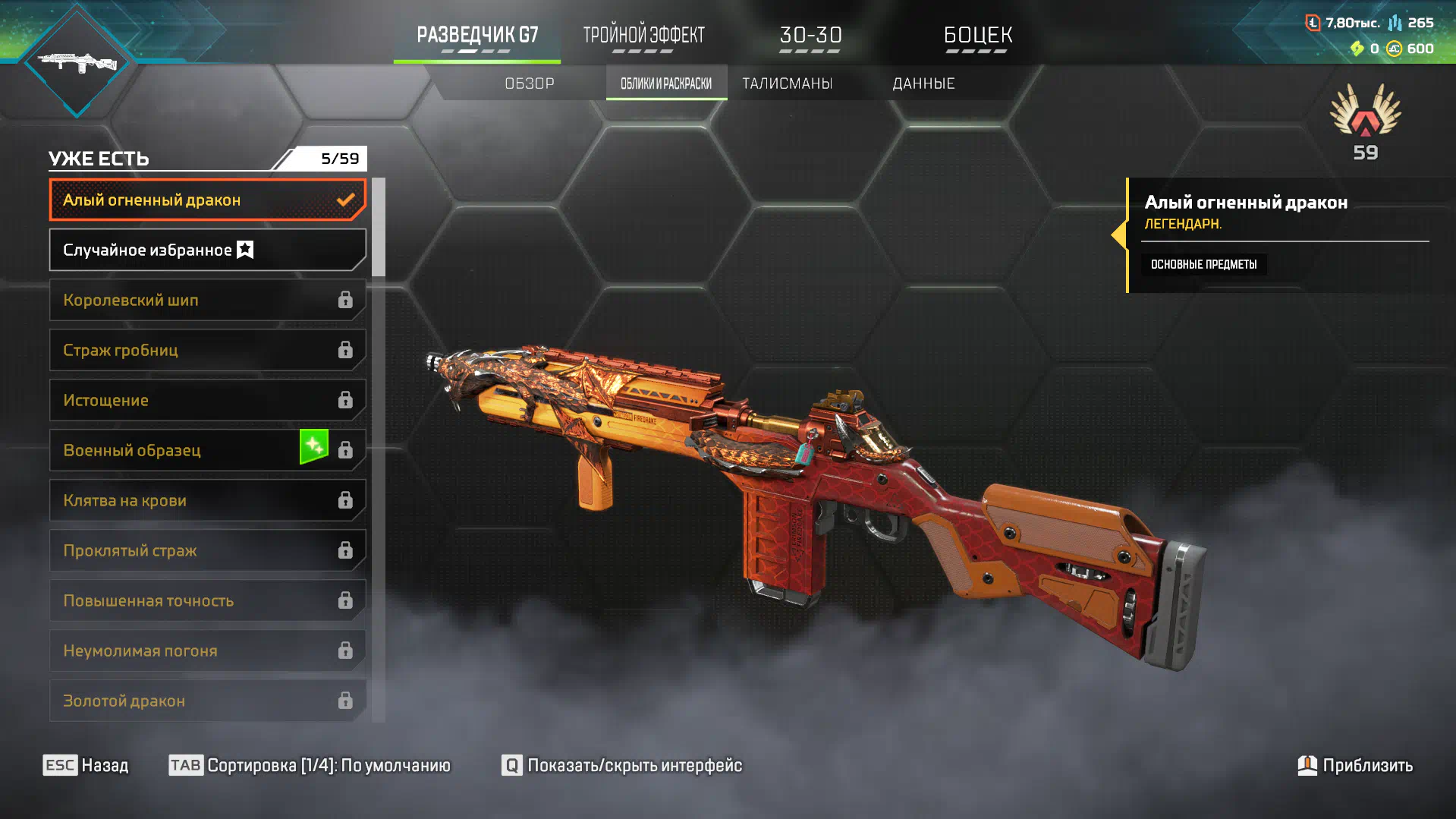Screen dimensions: 1456x819
Task: Open the Обзор sub-tab
Action: (530, 83)
